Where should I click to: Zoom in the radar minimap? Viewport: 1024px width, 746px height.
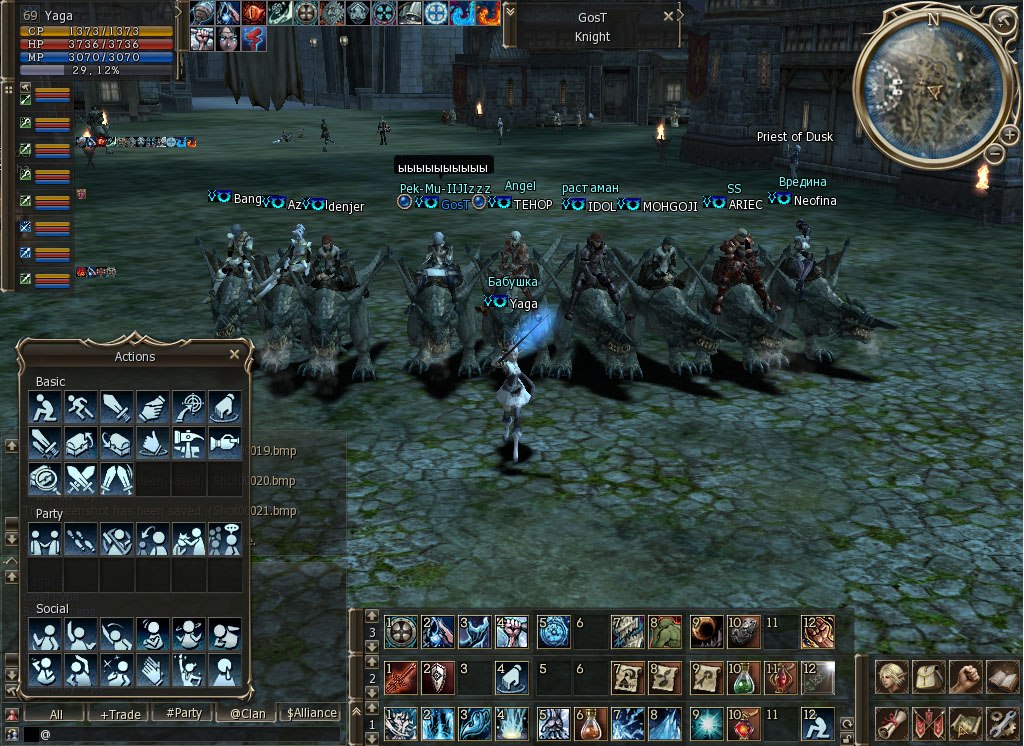1010,134
